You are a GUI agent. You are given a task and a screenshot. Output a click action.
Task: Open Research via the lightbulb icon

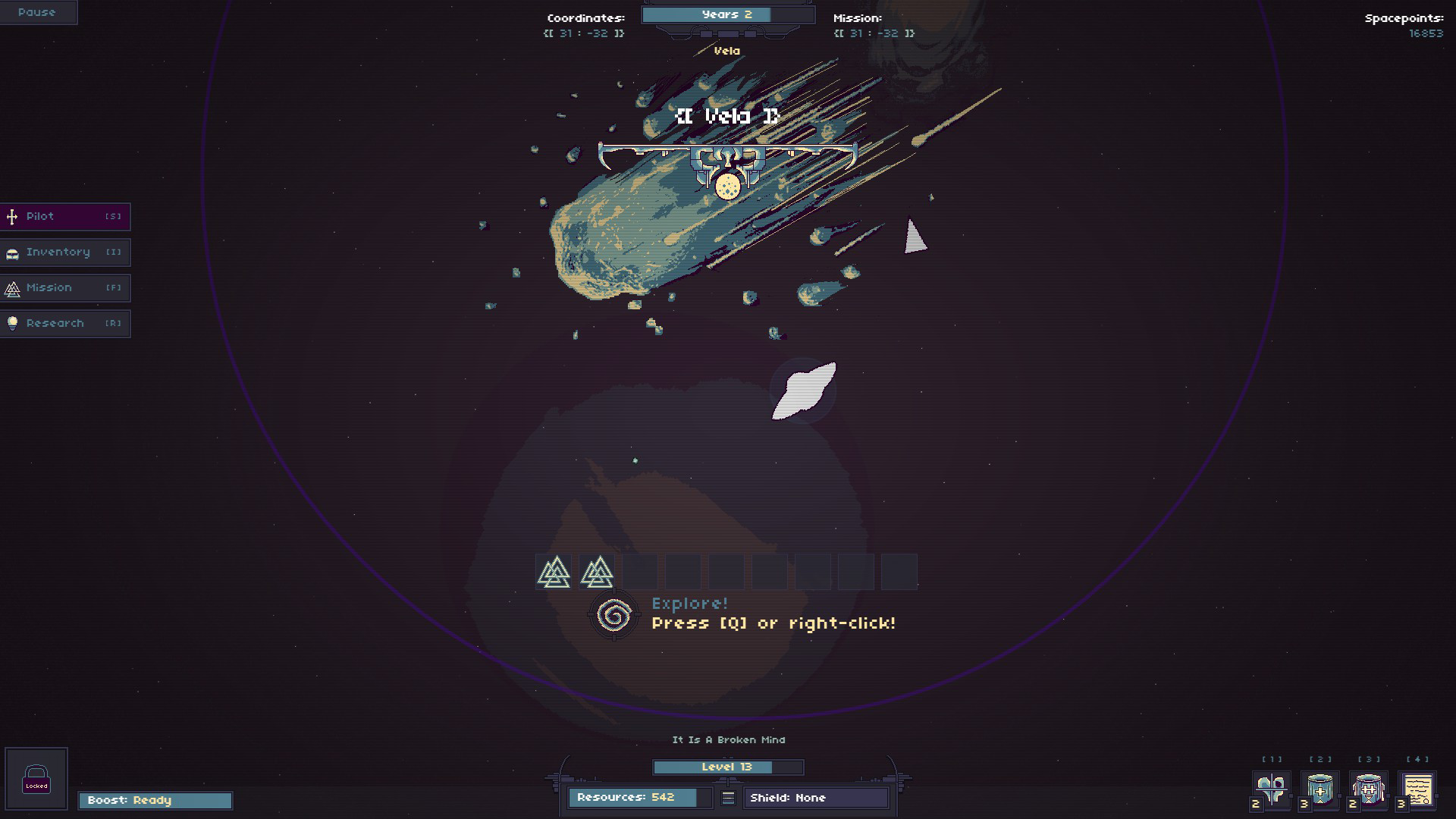pyautogui.click(x=11, y=323)
